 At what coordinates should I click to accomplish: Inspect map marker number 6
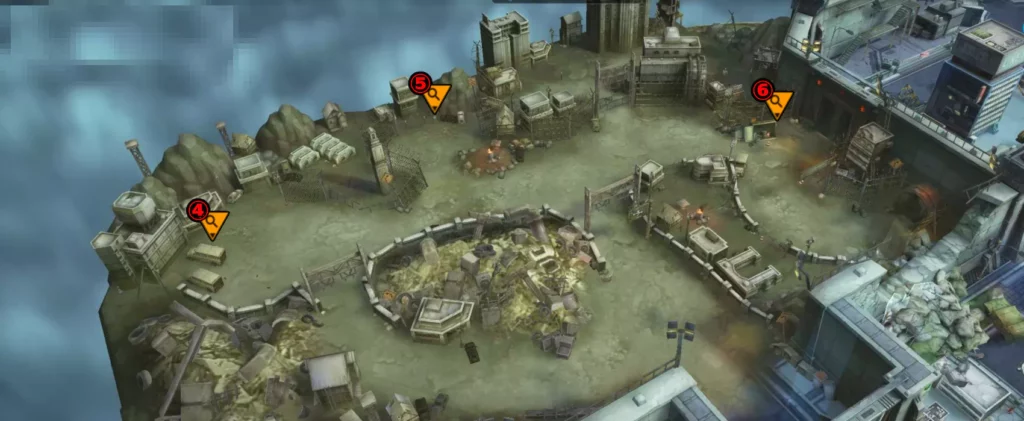(773, 99)
